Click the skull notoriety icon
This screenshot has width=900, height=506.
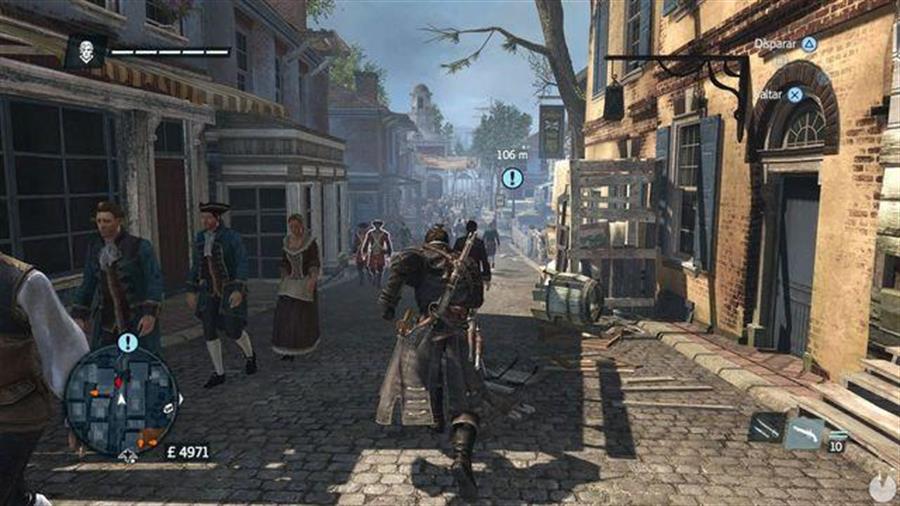pyautogui.click(x=86, y=51)
